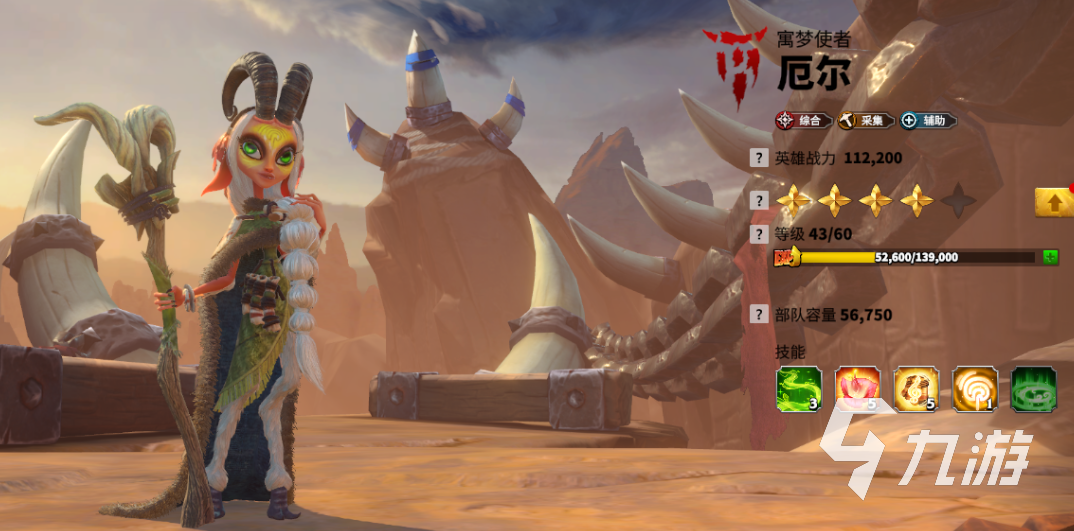
Task: View the orange spiral skill icon
Action: 976,389
